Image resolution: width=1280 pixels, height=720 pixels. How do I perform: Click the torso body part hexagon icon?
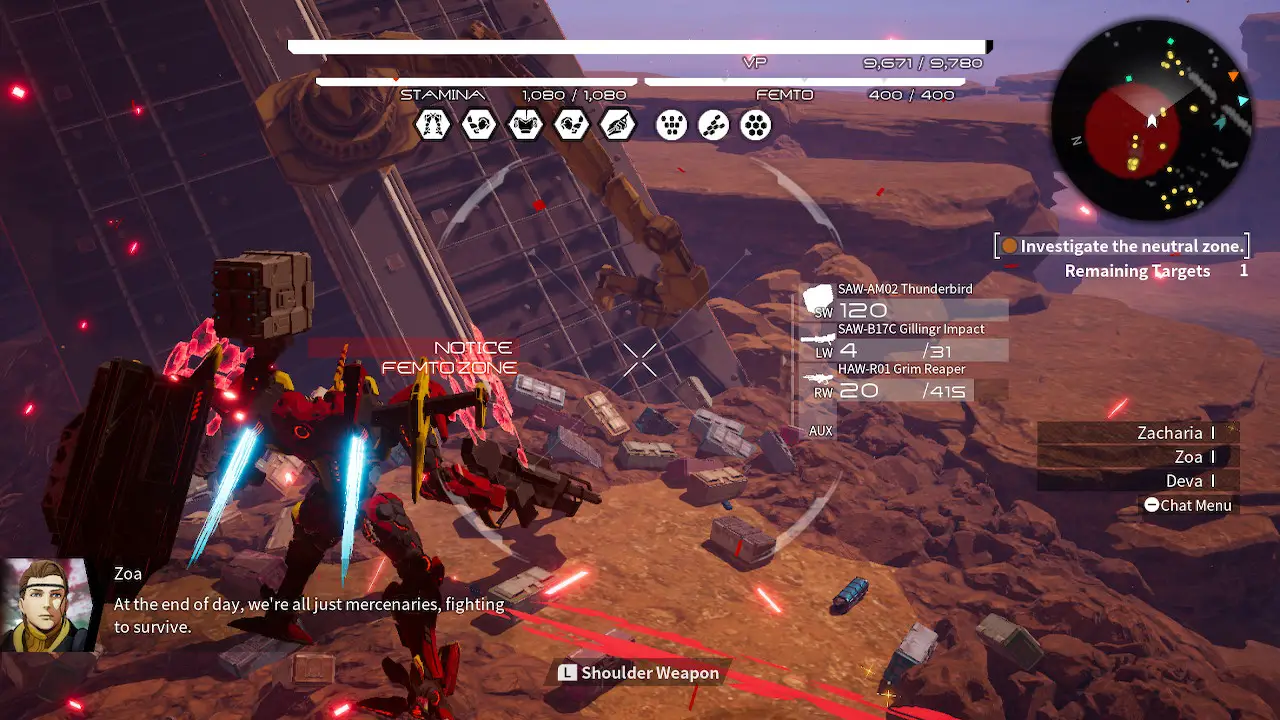[x=525, y=125]
